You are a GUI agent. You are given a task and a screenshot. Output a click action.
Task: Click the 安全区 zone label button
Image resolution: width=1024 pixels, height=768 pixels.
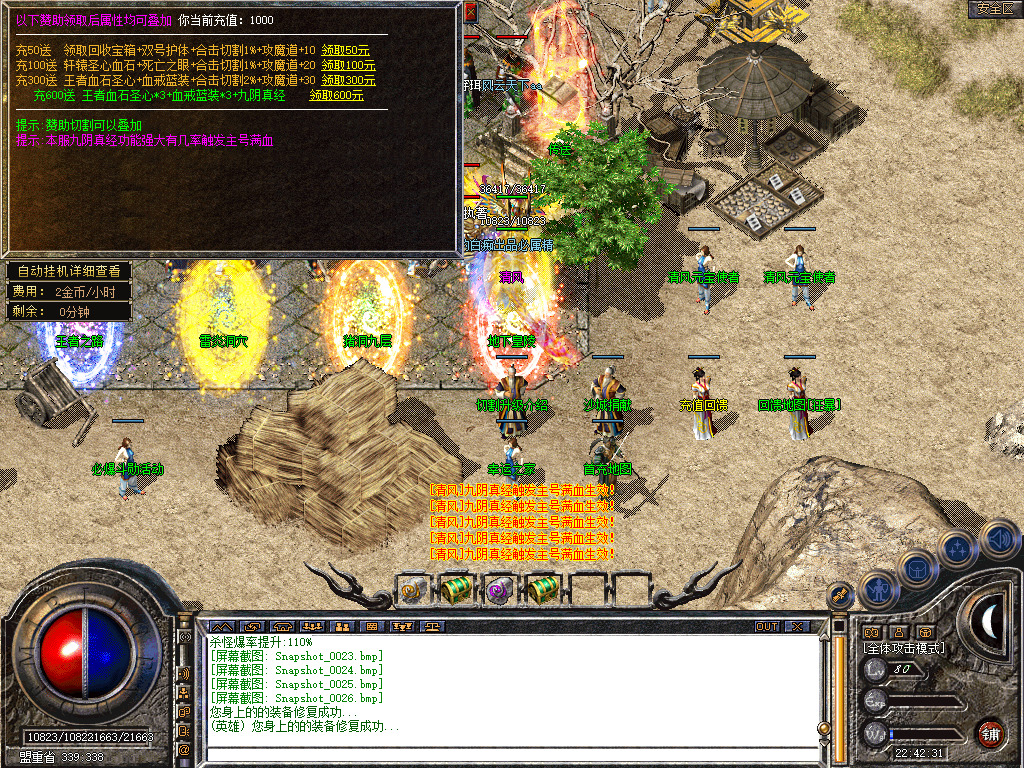[994, 8]
